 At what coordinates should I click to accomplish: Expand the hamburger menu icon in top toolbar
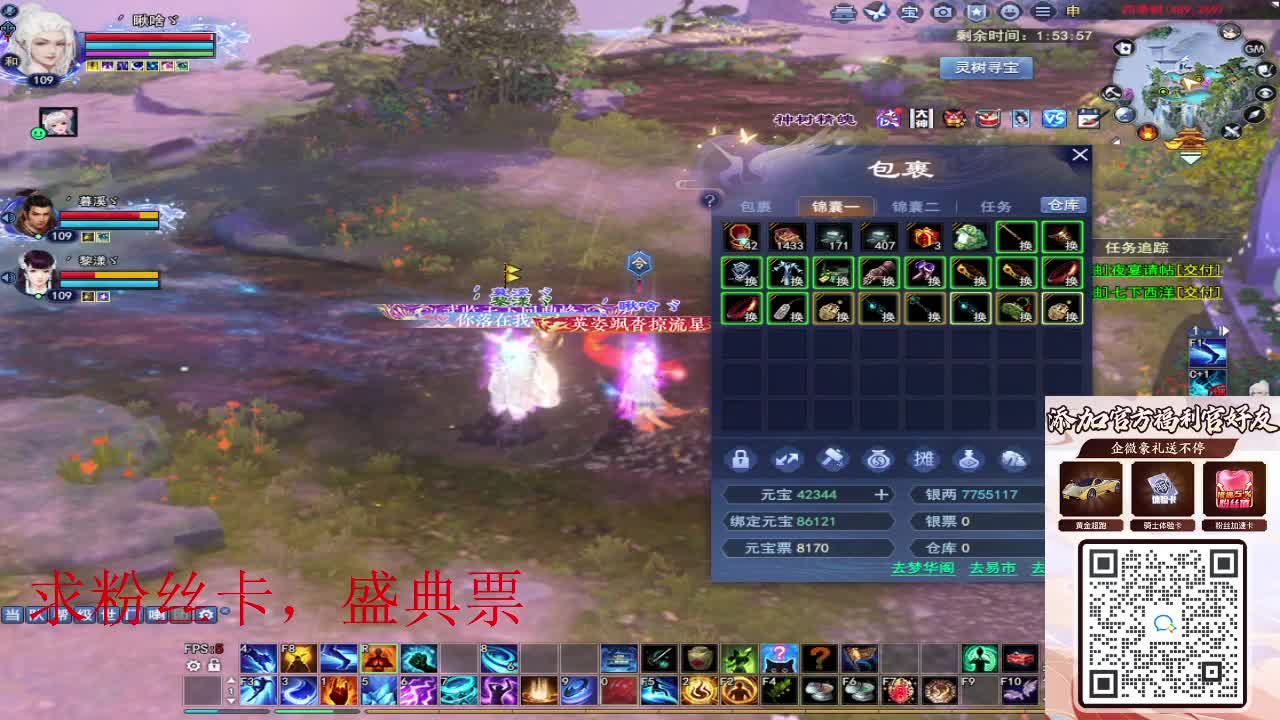tap(1043, 13)
